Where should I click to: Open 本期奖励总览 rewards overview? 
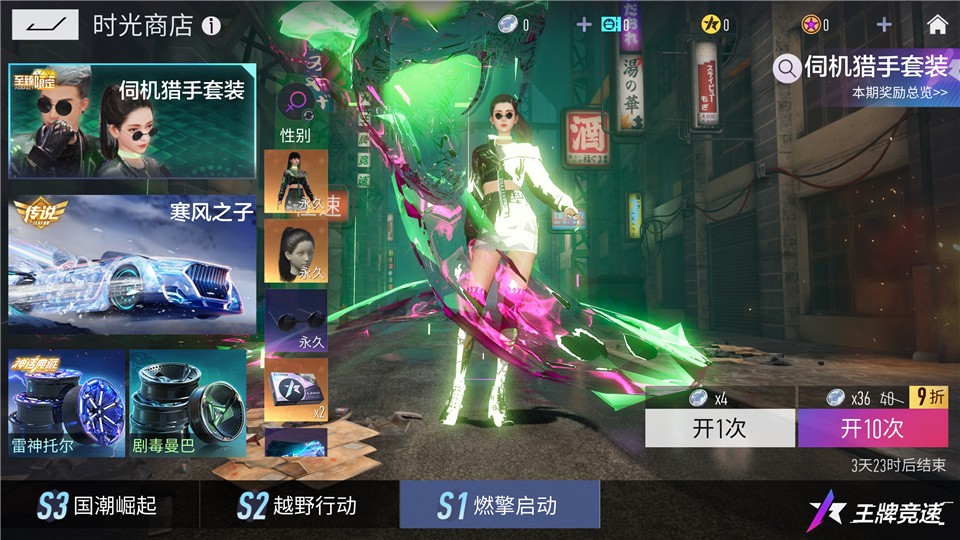899,93
